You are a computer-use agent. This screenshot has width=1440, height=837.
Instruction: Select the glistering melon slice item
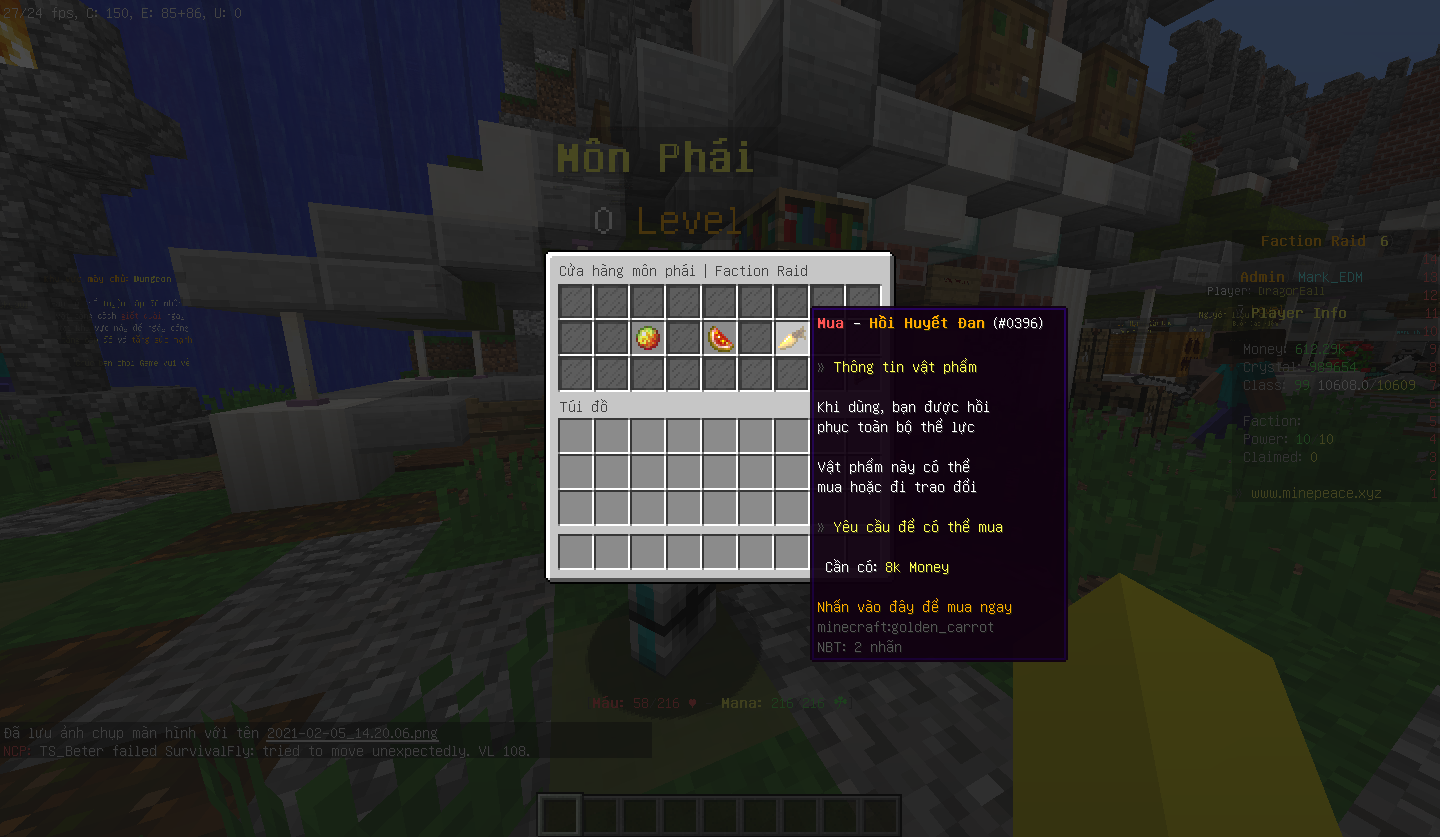pos(720,338)
